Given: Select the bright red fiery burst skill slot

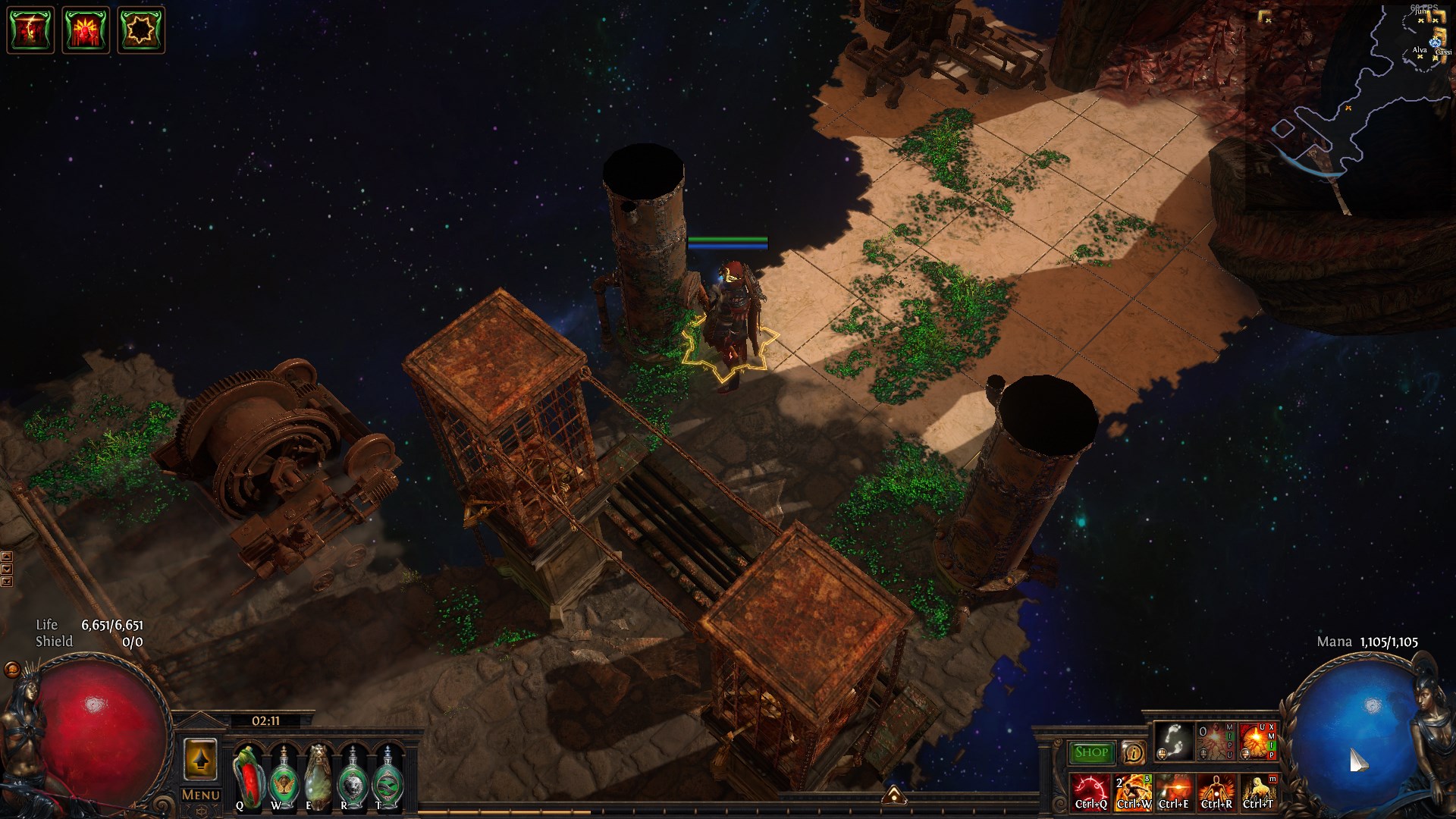Looking at the screenshot, I should (1257, 741).
